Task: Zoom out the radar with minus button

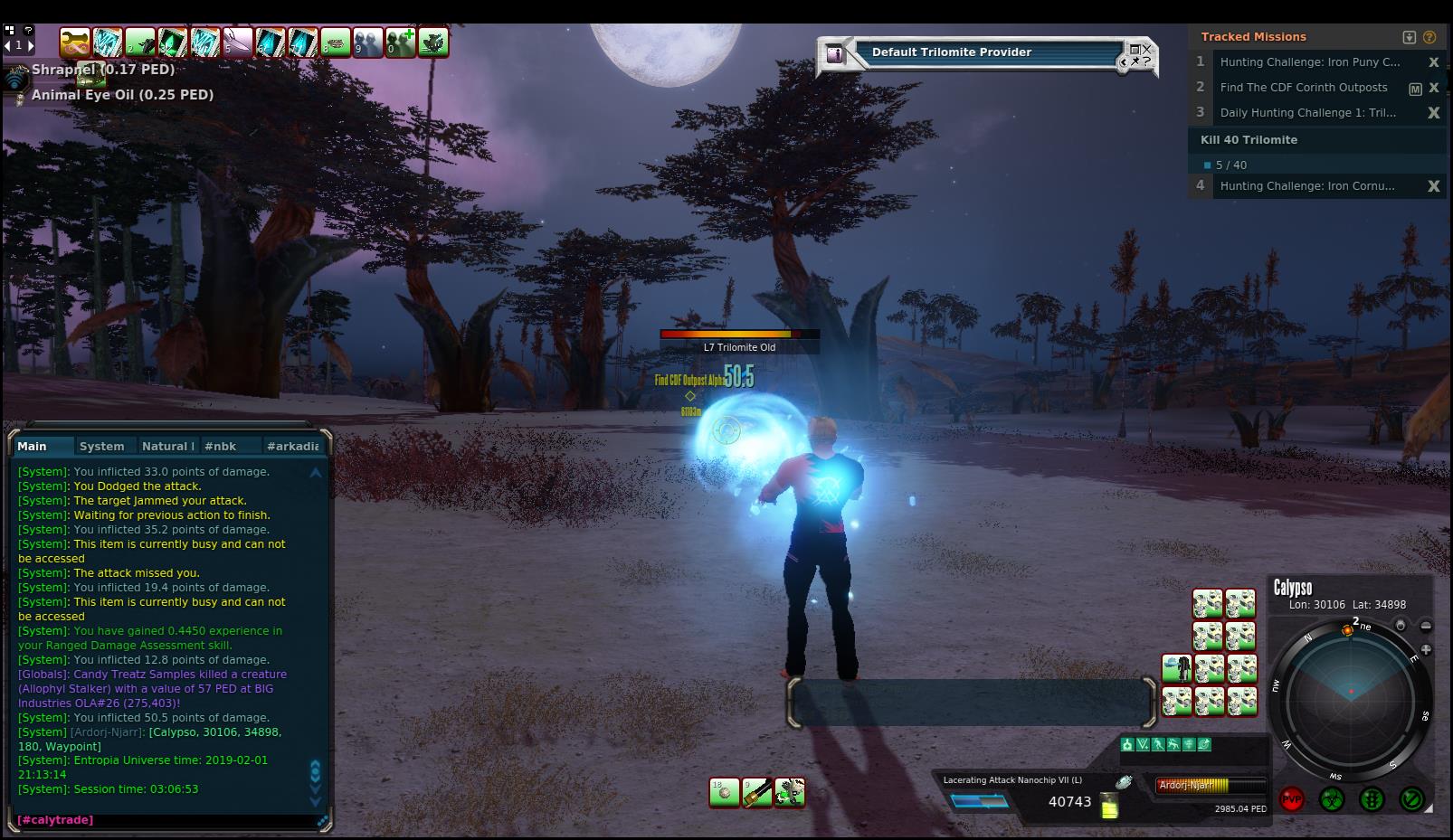Action: click(x=1426, y=626)
